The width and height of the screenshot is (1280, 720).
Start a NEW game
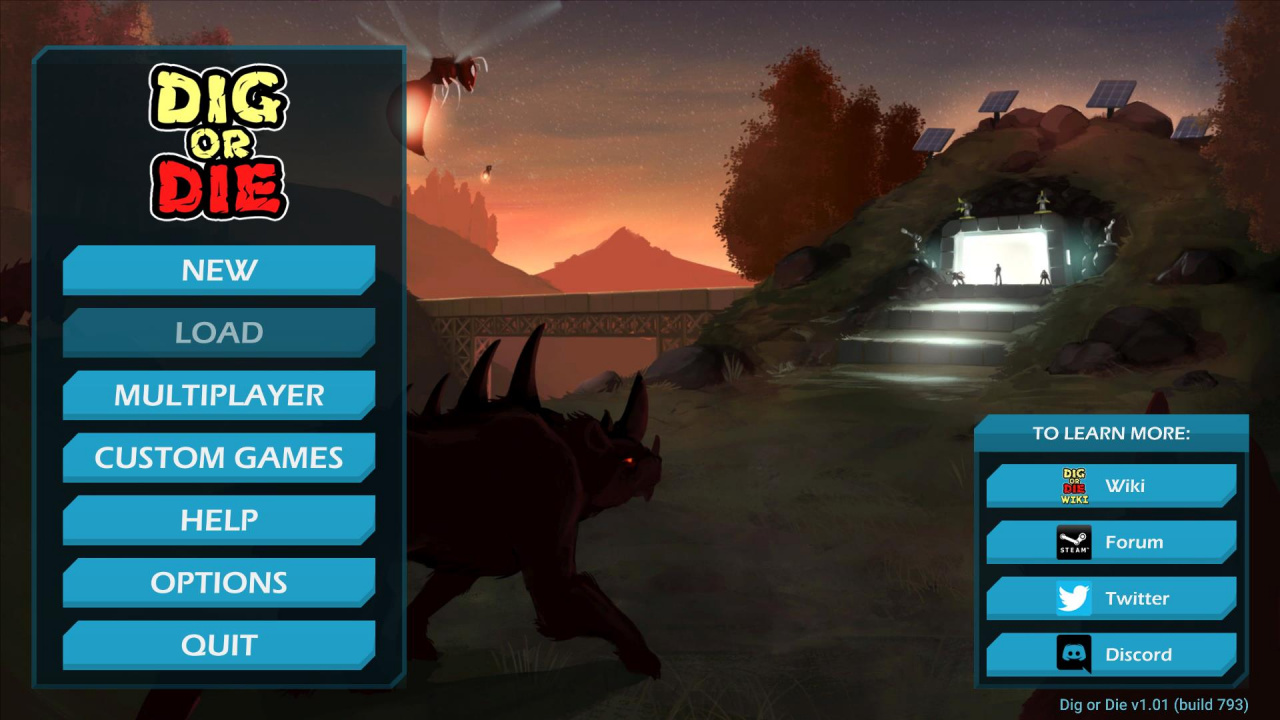(x=219, y=270)
